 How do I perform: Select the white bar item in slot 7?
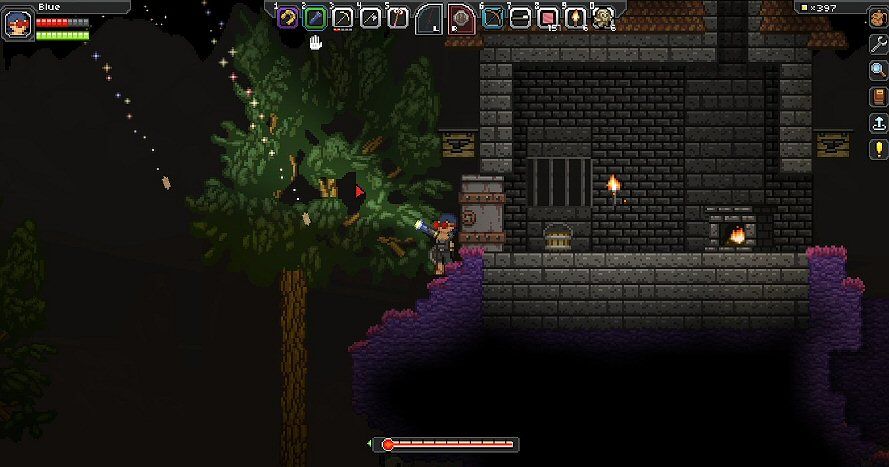520,17
